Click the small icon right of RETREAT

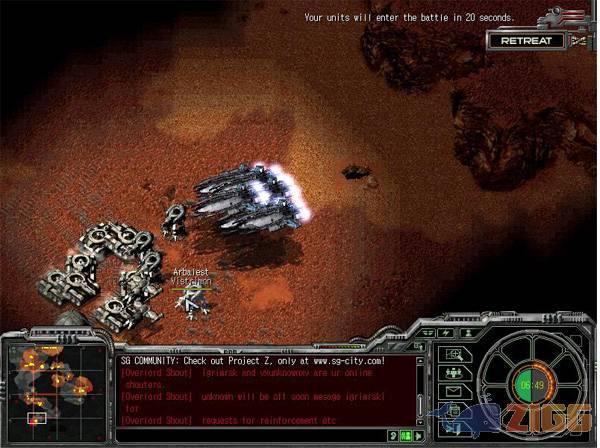[x=579, y=41]
